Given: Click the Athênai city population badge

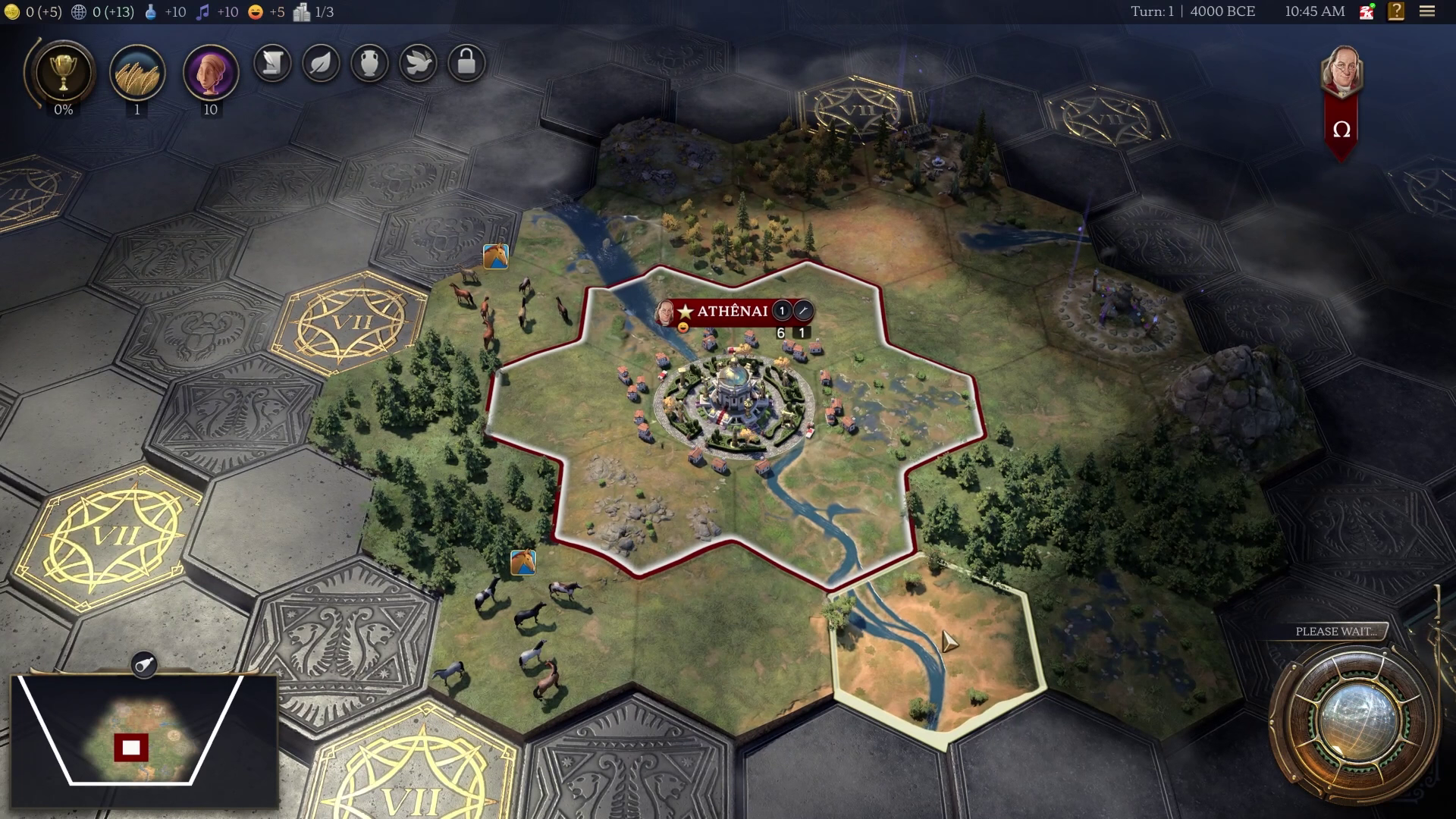Looking at the screenshot, I should click(780, 312).
